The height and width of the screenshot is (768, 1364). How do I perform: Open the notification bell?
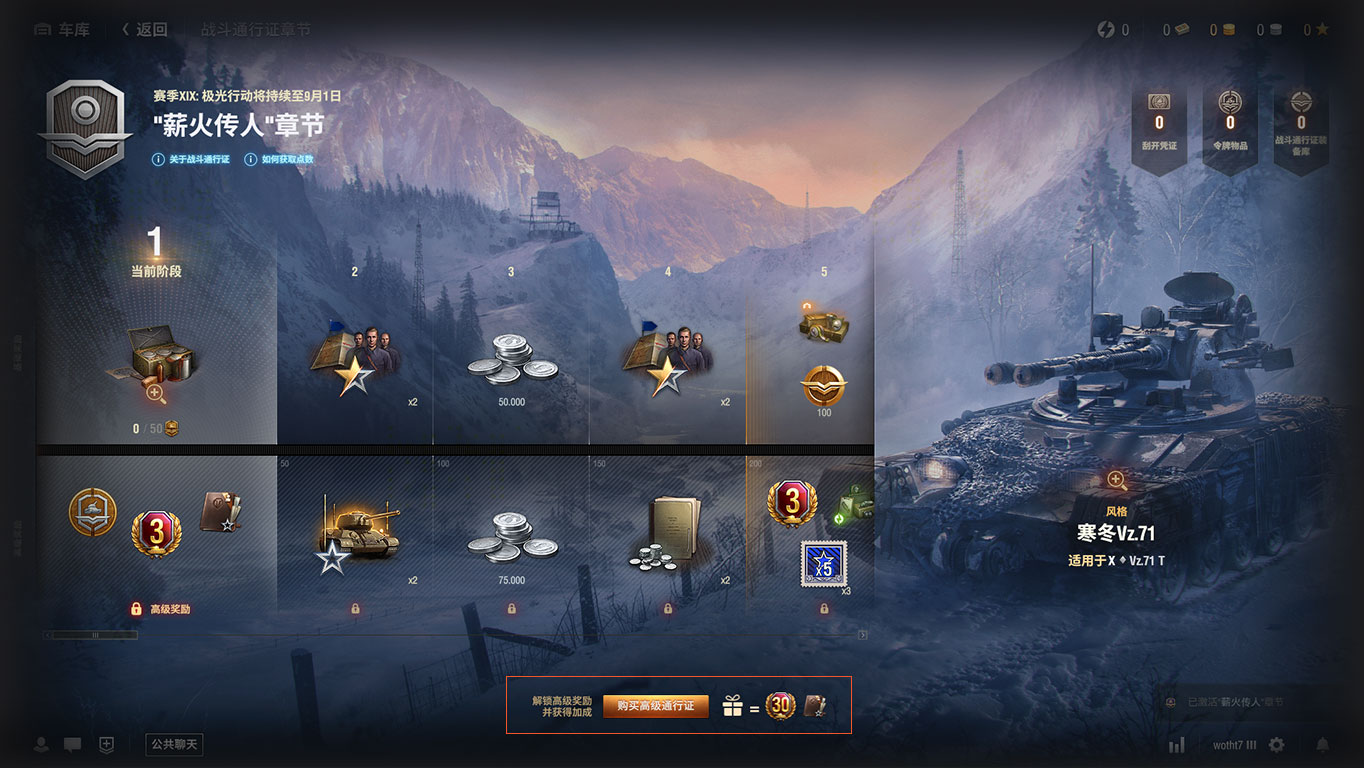[1323, 745]
